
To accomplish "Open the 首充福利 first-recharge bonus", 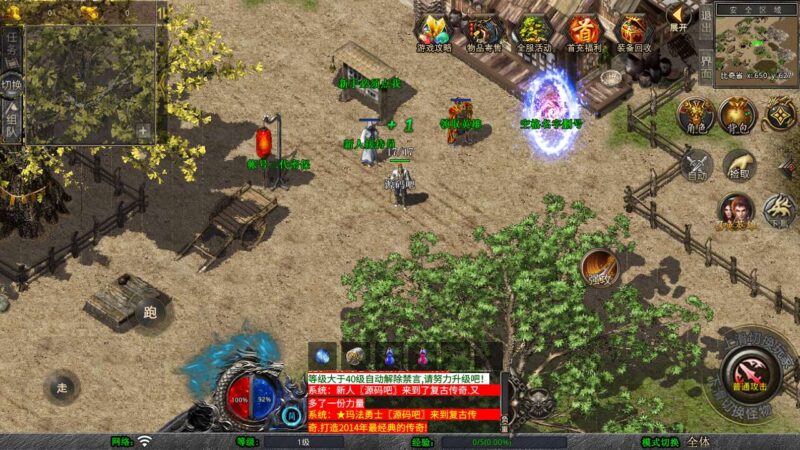I will pos(583,31).
